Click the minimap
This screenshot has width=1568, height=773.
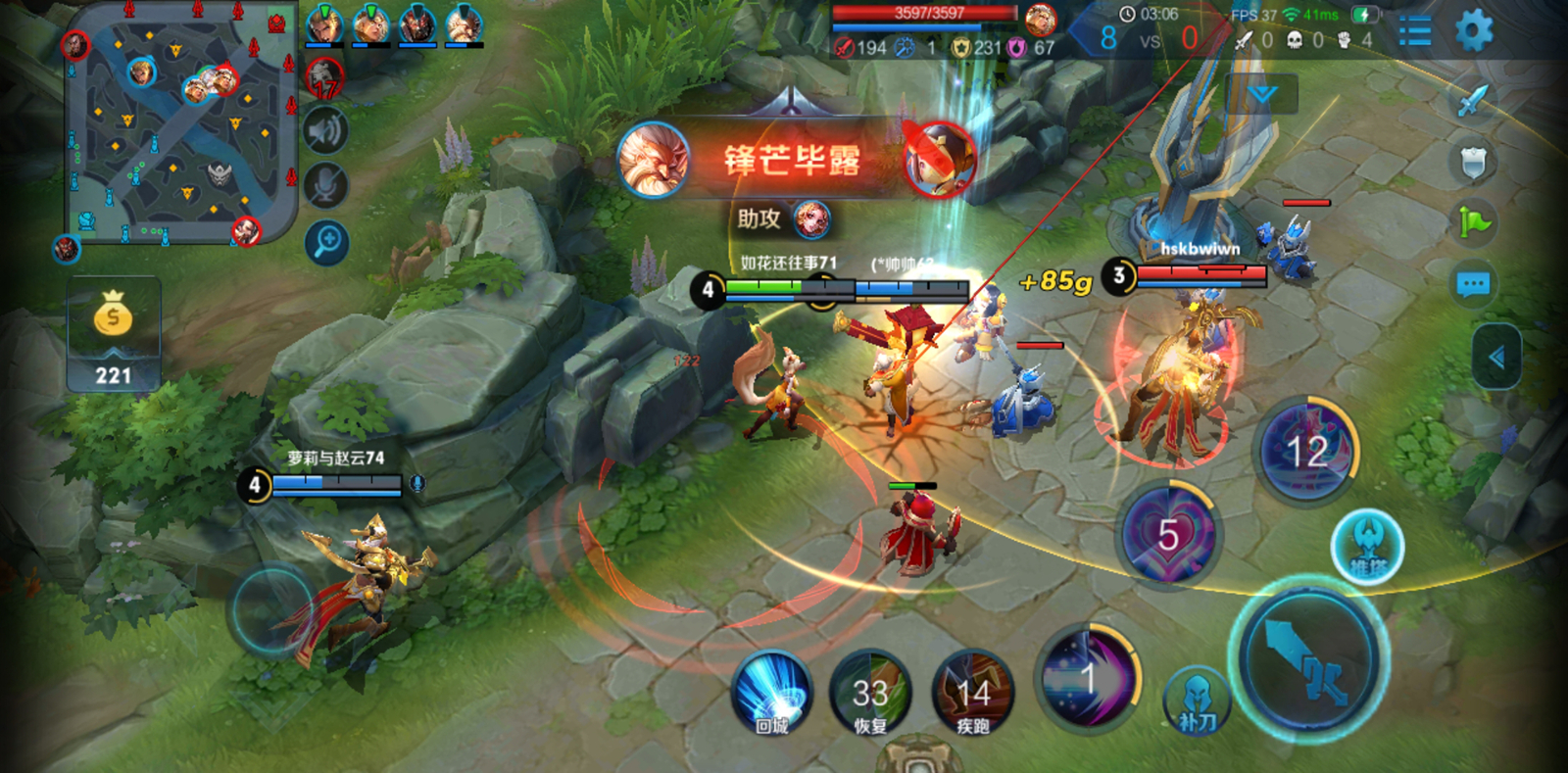pyautogui.click(x=181, y=122)
